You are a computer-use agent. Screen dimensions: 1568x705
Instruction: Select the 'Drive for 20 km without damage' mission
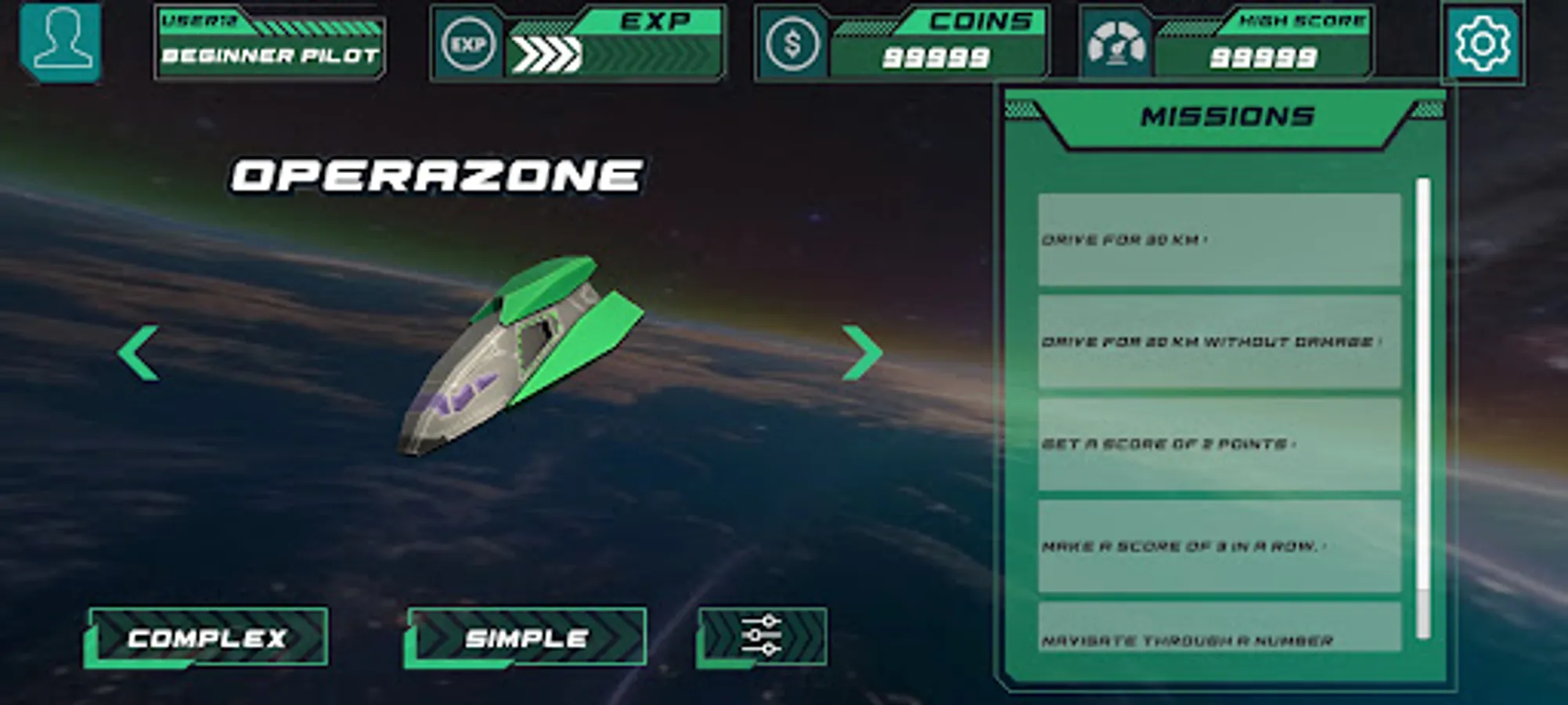click(x=1218, y=342)
